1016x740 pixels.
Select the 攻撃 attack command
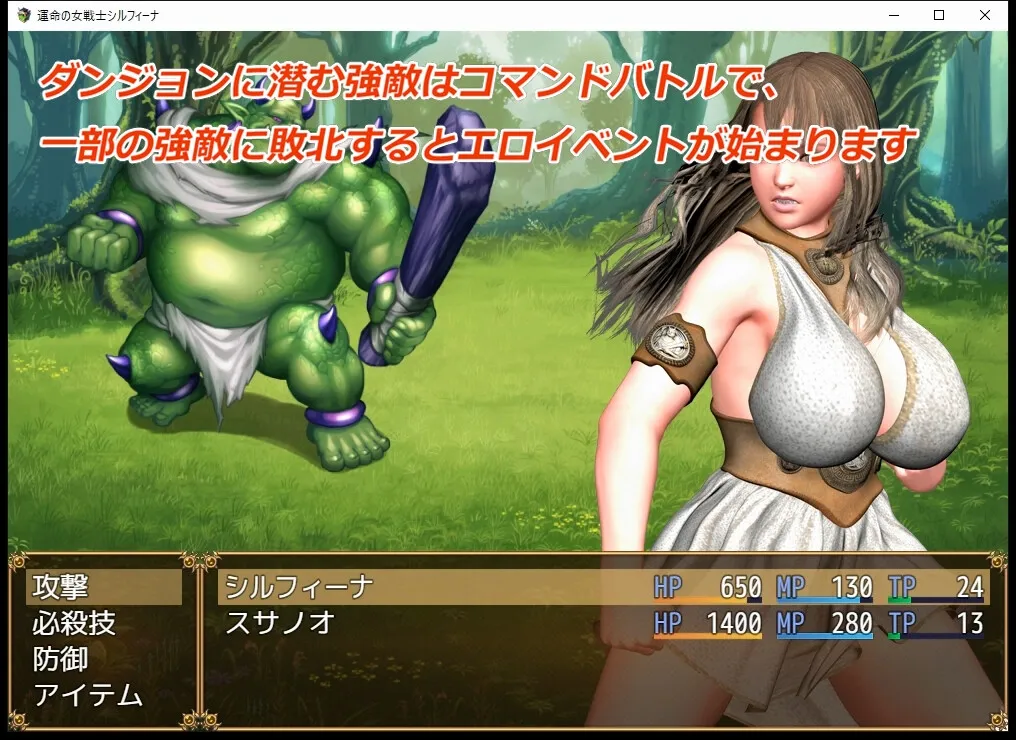point(104,587)
